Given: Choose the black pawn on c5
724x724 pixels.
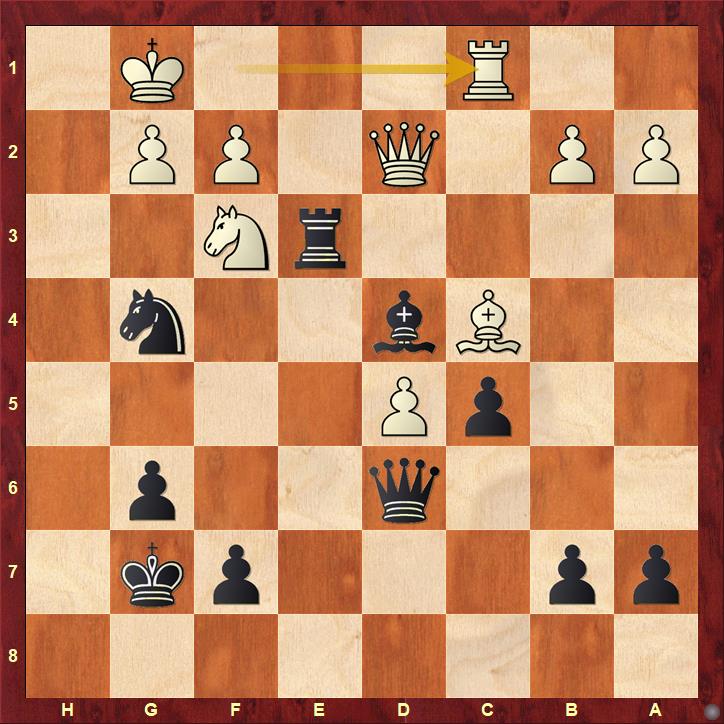Looking at the screenshot, I should coord(489,407).
